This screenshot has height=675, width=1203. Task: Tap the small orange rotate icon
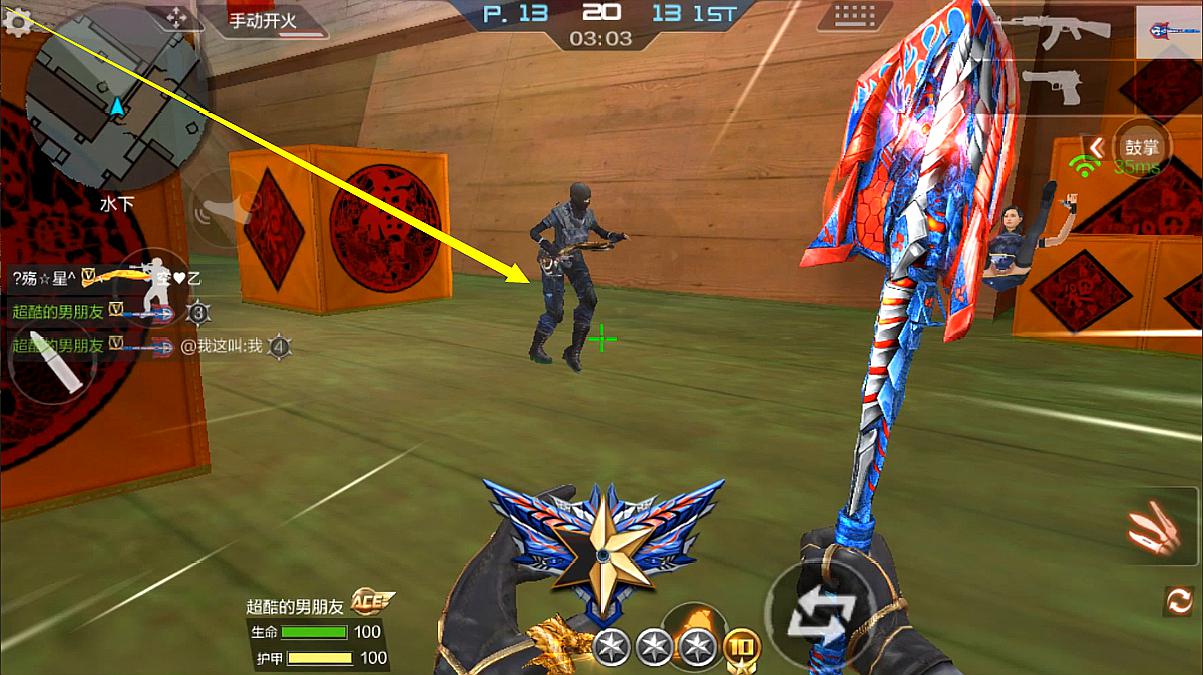coord(1179,600)
